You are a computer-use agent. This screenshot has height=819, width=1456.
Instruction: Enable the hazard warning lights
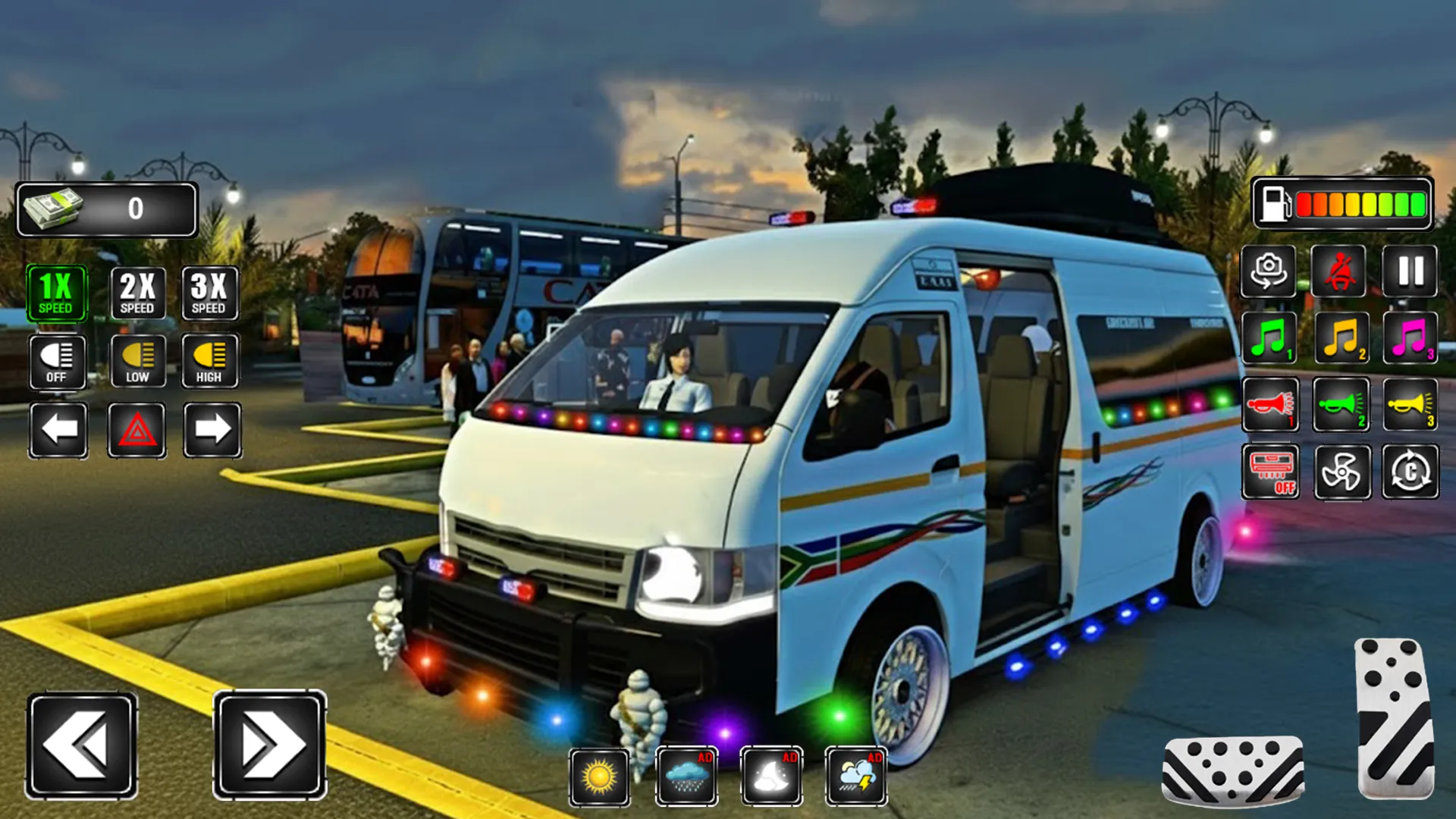click(137, 428)
